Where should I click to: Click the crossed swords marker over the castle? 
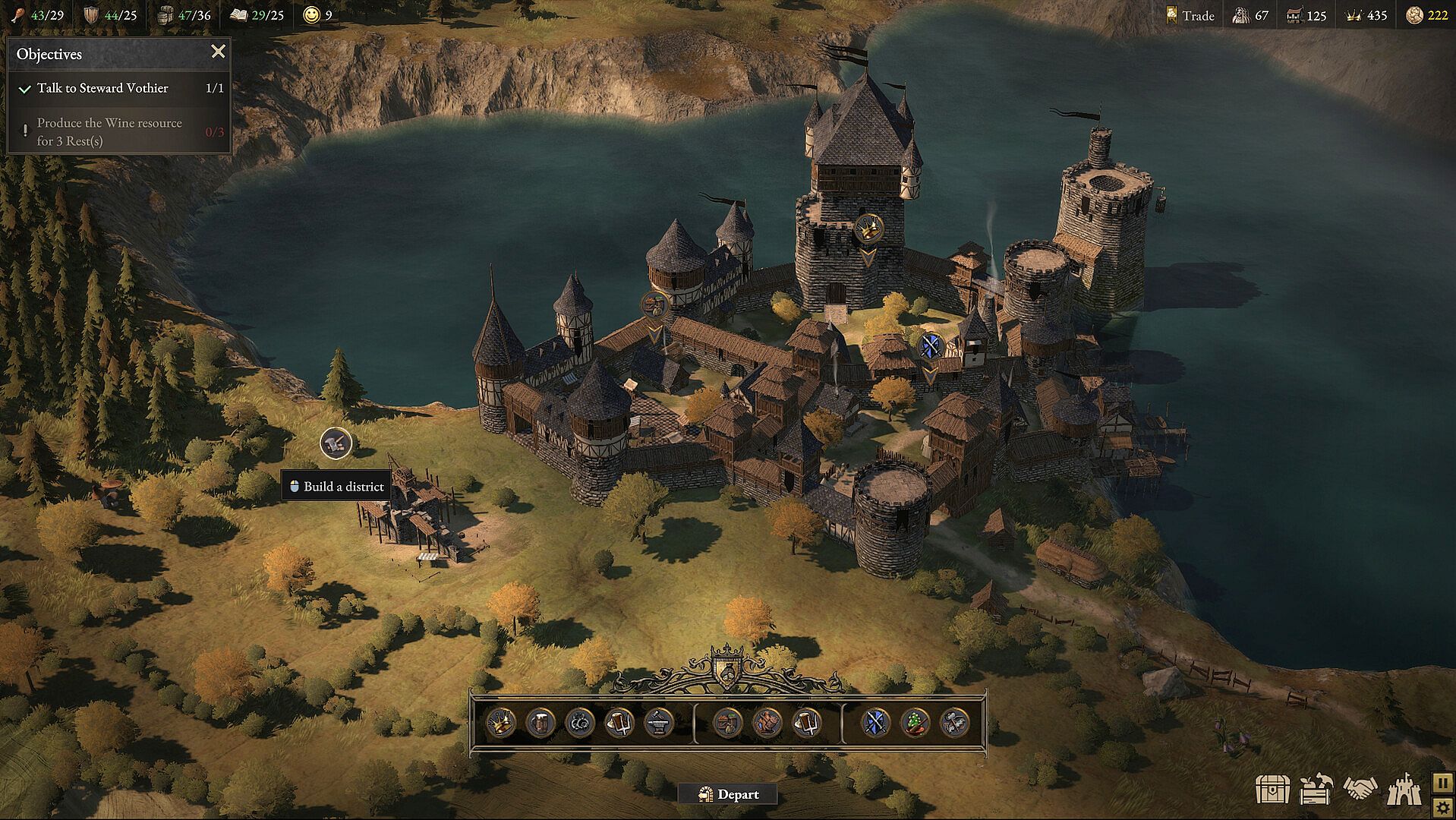[x=931, y=346]
